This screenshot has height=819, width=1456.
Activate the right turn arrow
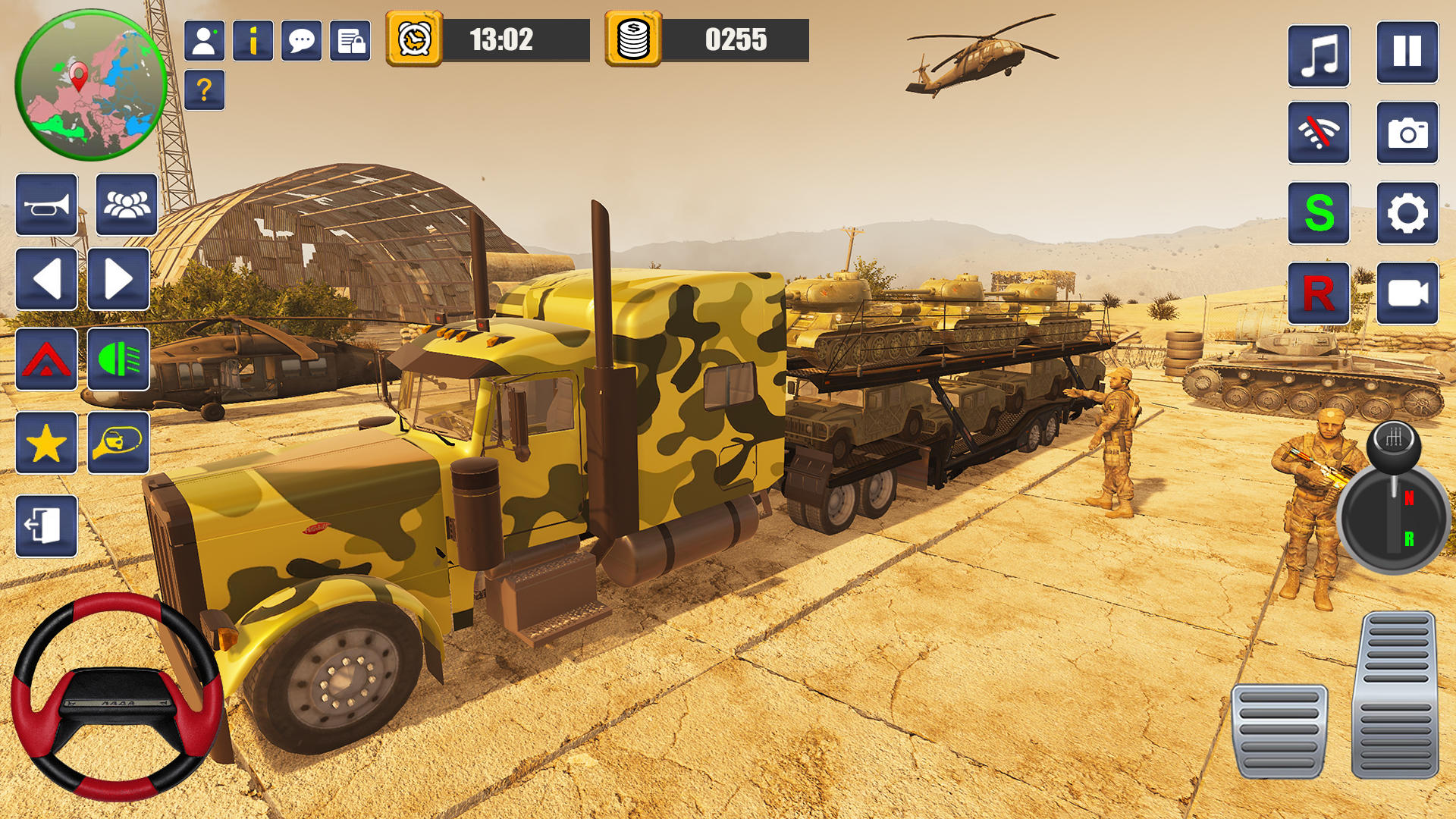[118, 279]
